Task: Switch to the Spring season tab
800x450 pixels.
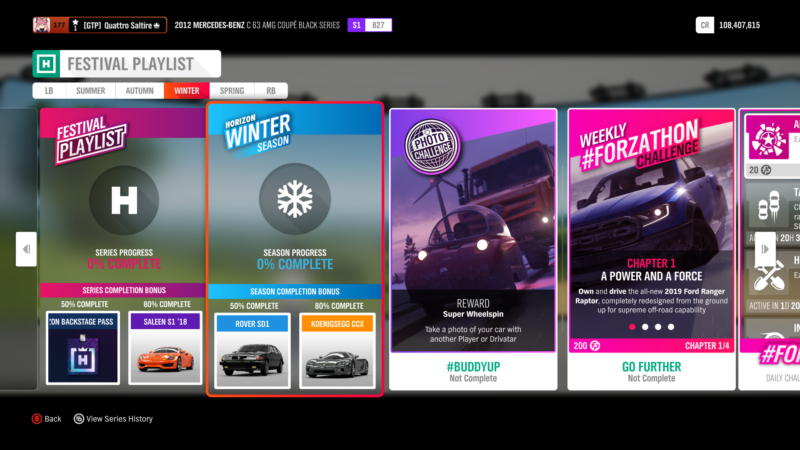Action: click(232, 90)
